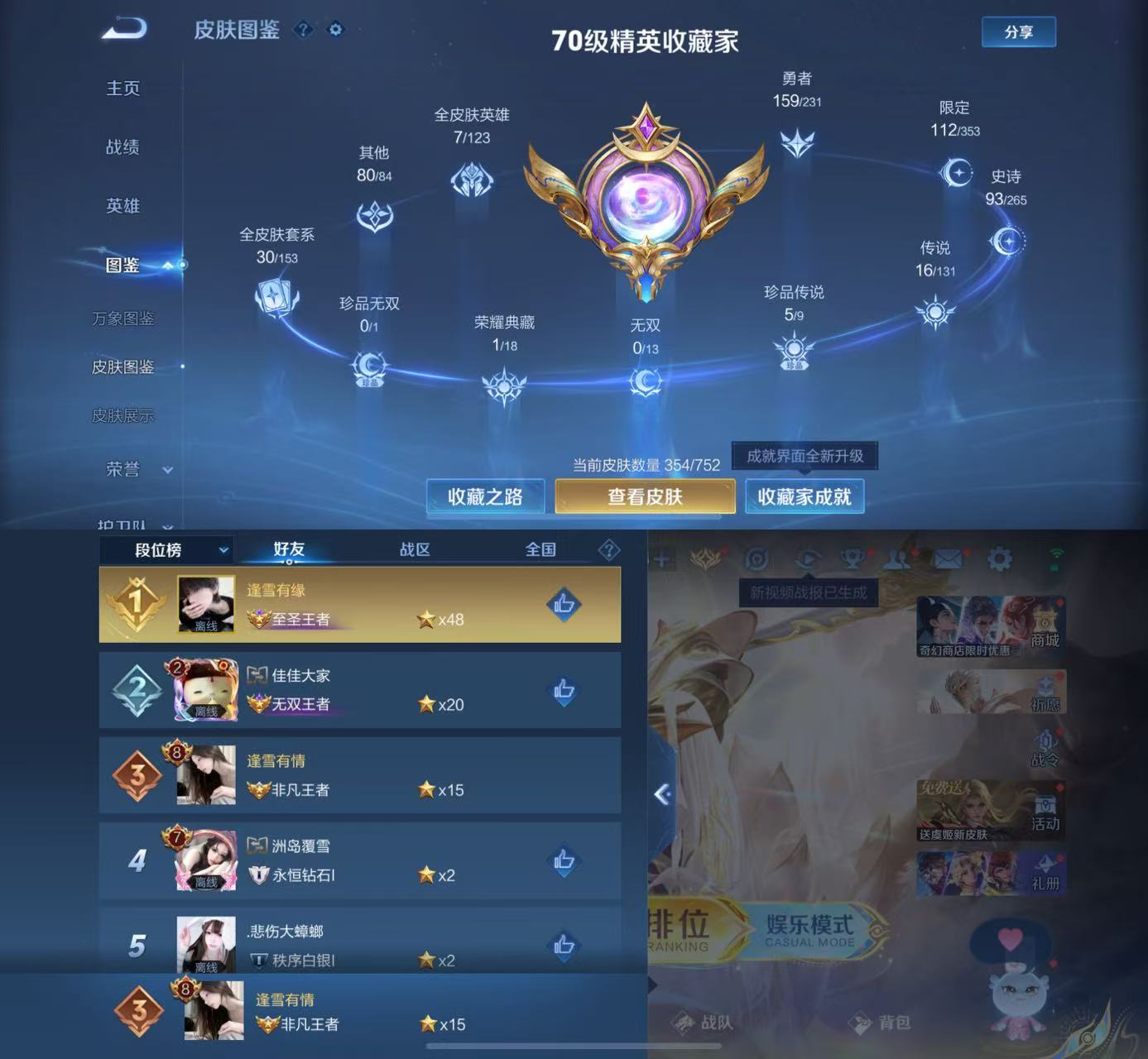
Task: Click the 分享 share button
Action: pyautogui.click(x=1019, y=31)
